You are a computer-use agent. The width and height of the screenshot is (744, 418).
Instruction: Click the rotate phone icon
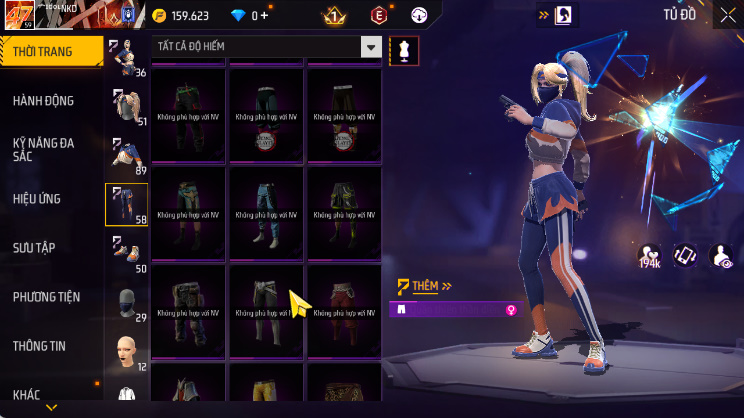point(685,256)
